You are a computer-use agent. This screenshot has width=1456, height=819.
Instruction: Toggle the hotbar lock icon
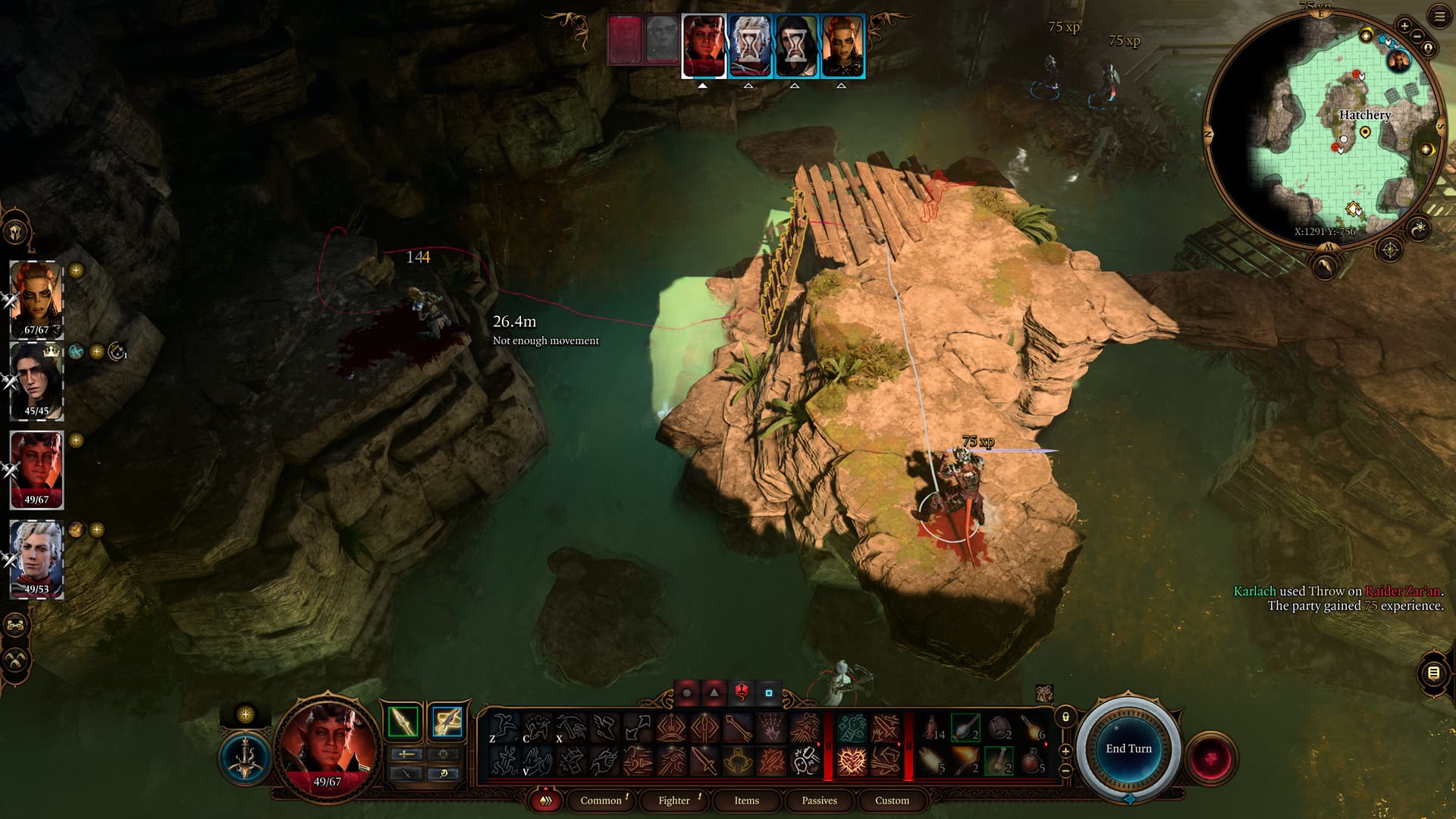(1065, 717)
